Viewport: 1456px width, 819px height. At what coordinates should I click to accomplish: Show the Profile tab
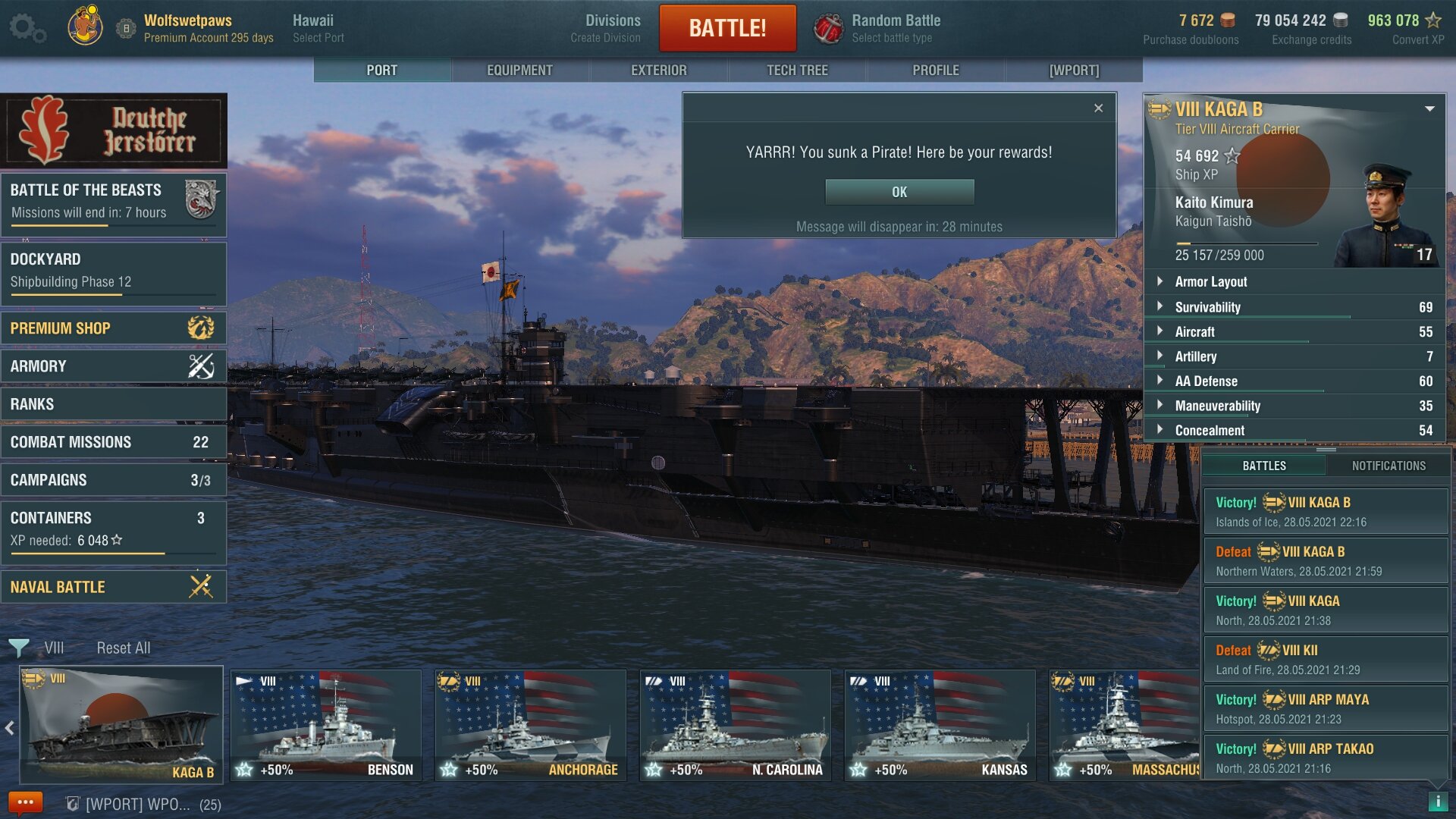[935, 70]
